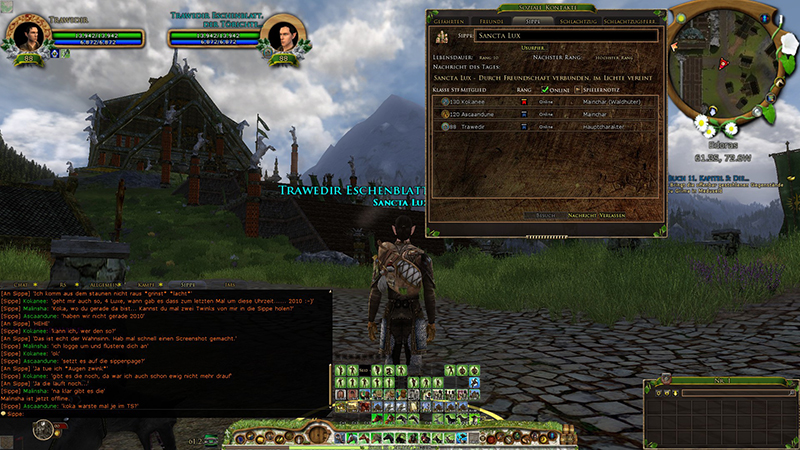Click the target portrait of Trawedir Eschenblatt
The width and height of the screenshot is (800, 450).
(284, 33)
